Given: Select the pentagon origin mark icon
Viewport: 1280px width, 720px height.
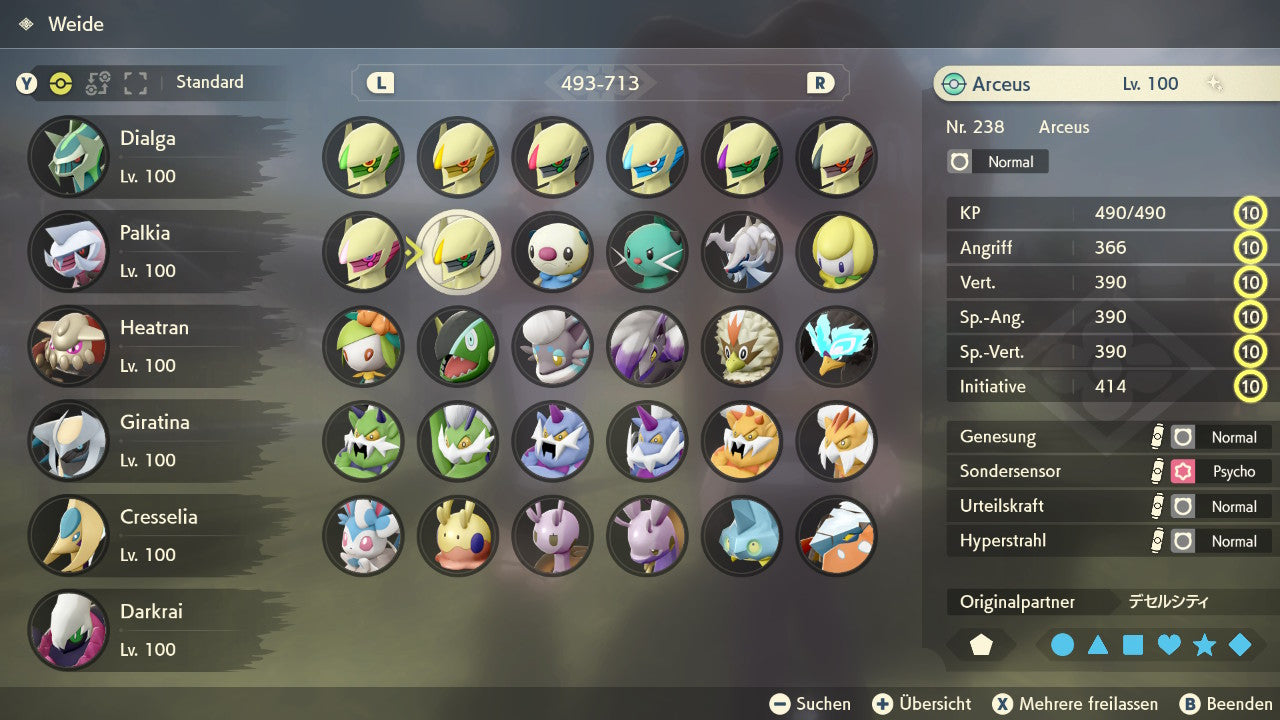Looking at the screenshot, I should tap(981, 645).
